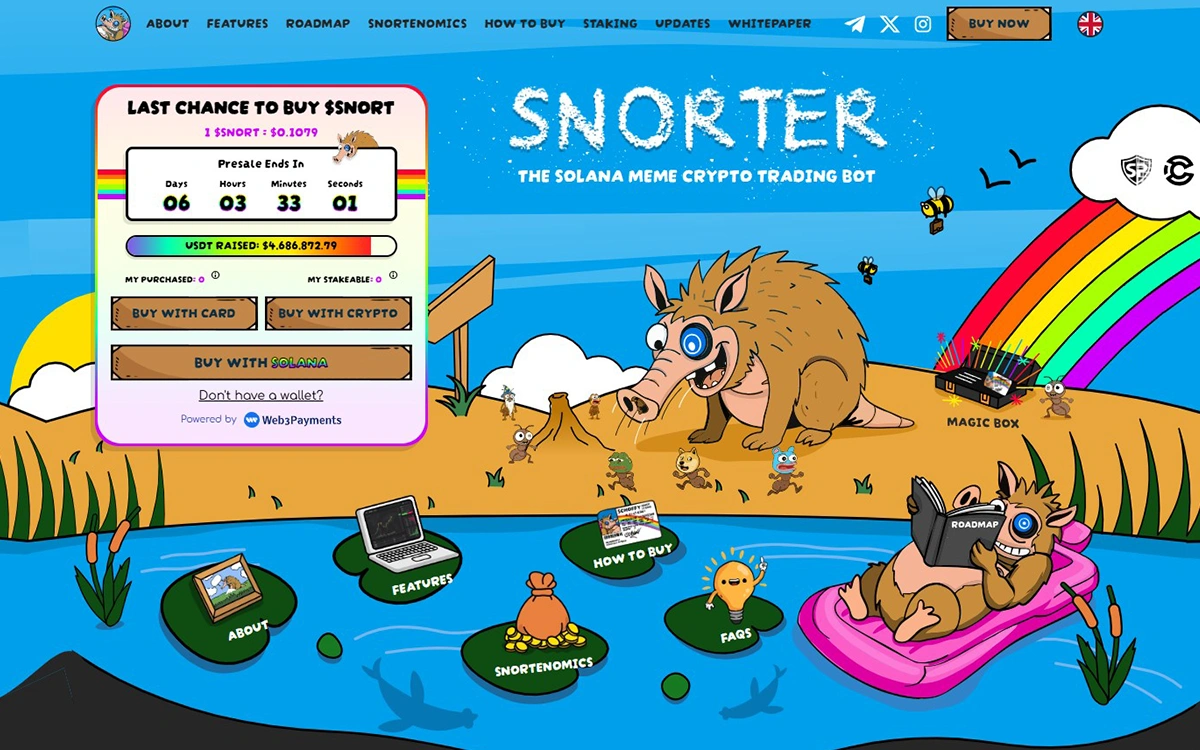Open the Instagram icon link

(x=923, y=24)
